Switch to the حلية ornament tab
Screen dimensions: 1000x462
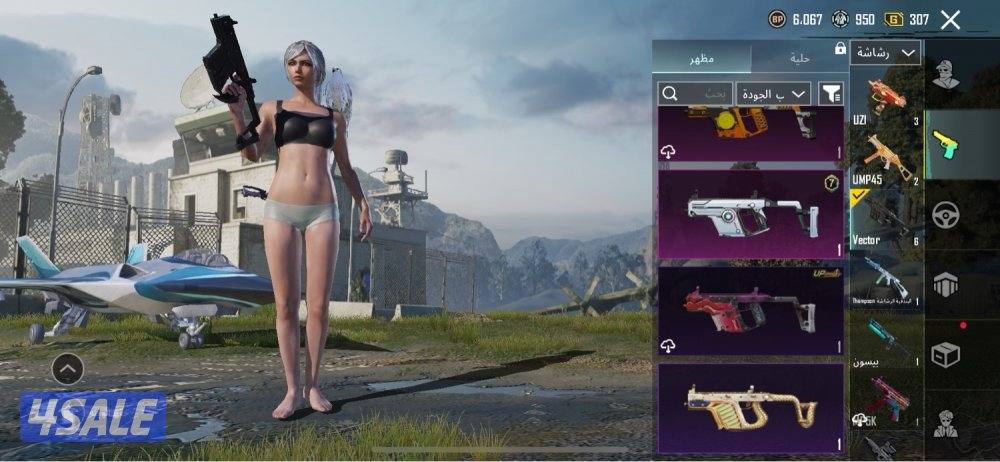tap(799, 58)
